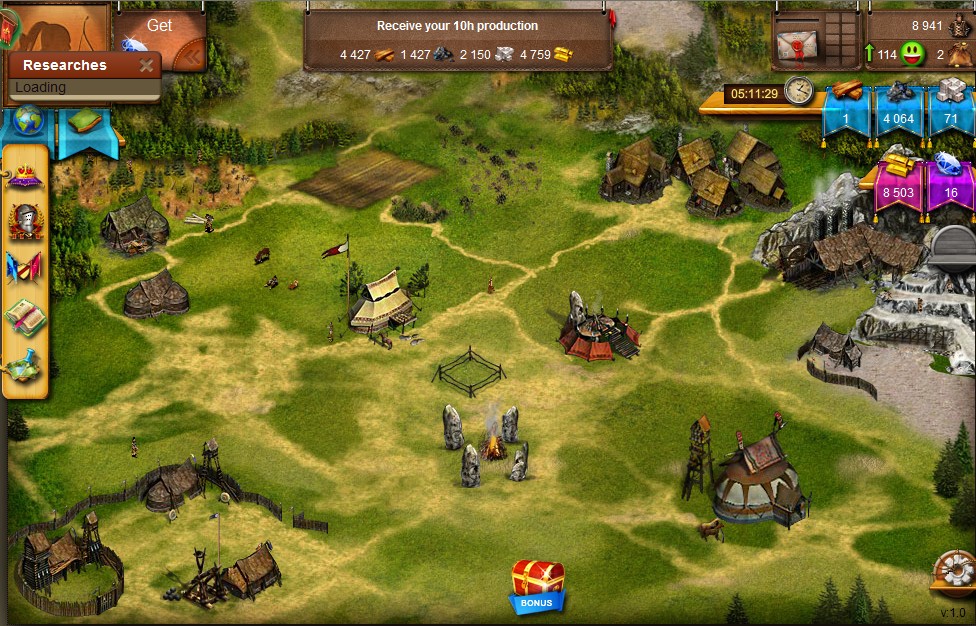Claim the BONUS treasure chest
The height and width of the screenshot is (626, 976).
click(538, 584)
